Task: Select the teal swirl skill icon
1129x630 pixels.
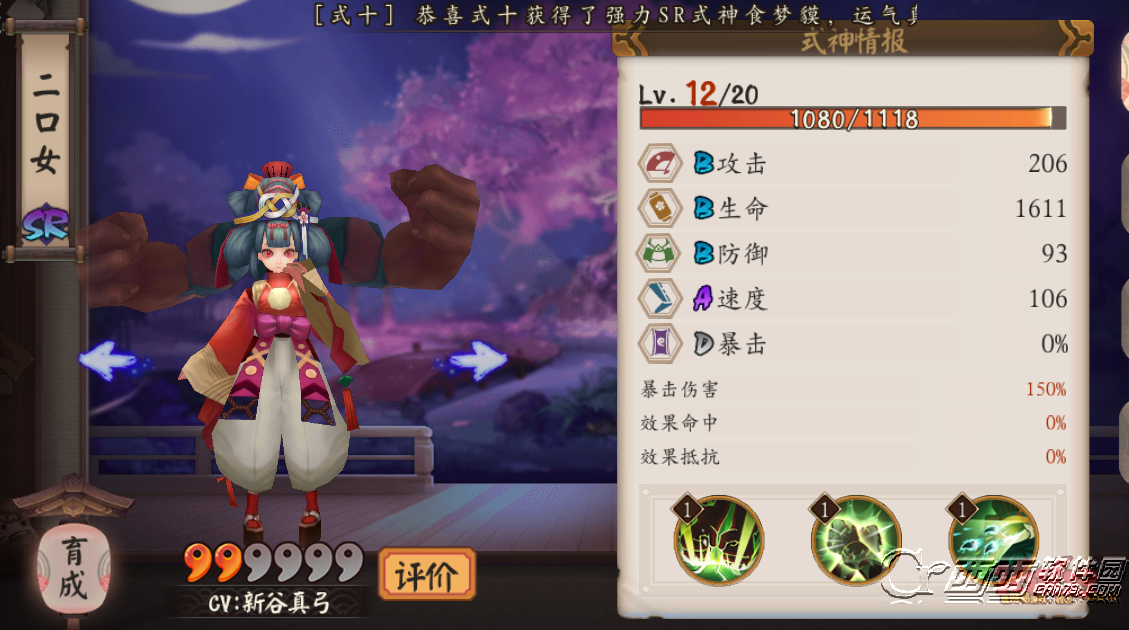Action: pos(993,541)
